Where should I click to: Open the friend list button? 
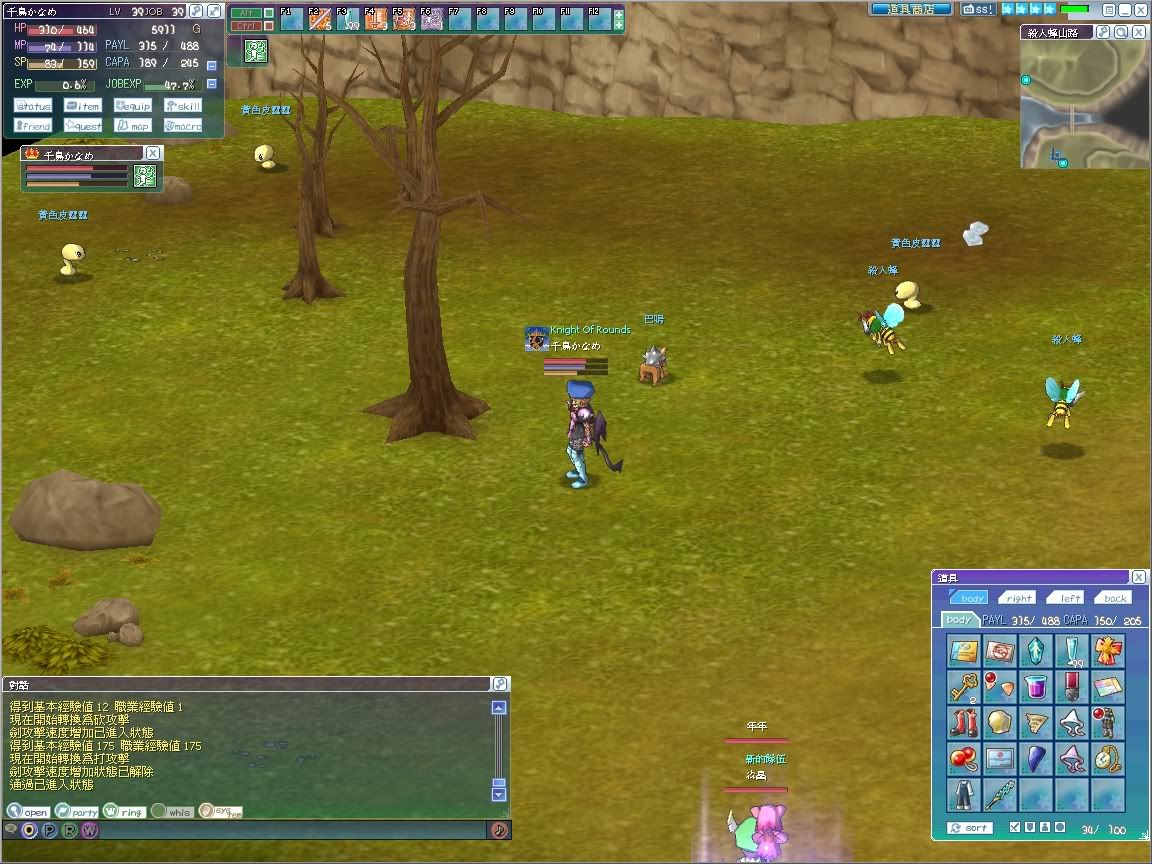[33, 126]
